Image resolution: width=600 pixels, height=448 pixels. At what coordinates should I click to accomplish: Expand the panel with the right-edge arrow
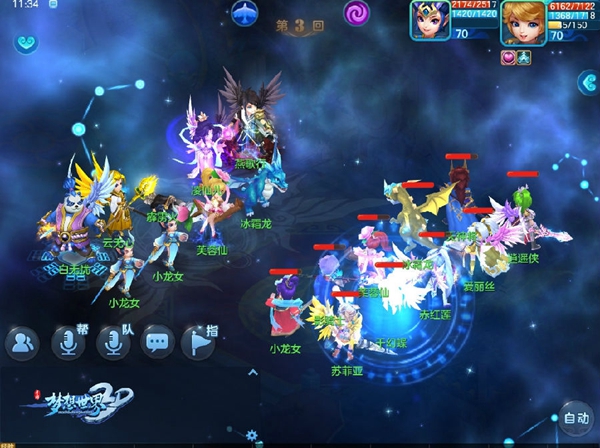588,83
